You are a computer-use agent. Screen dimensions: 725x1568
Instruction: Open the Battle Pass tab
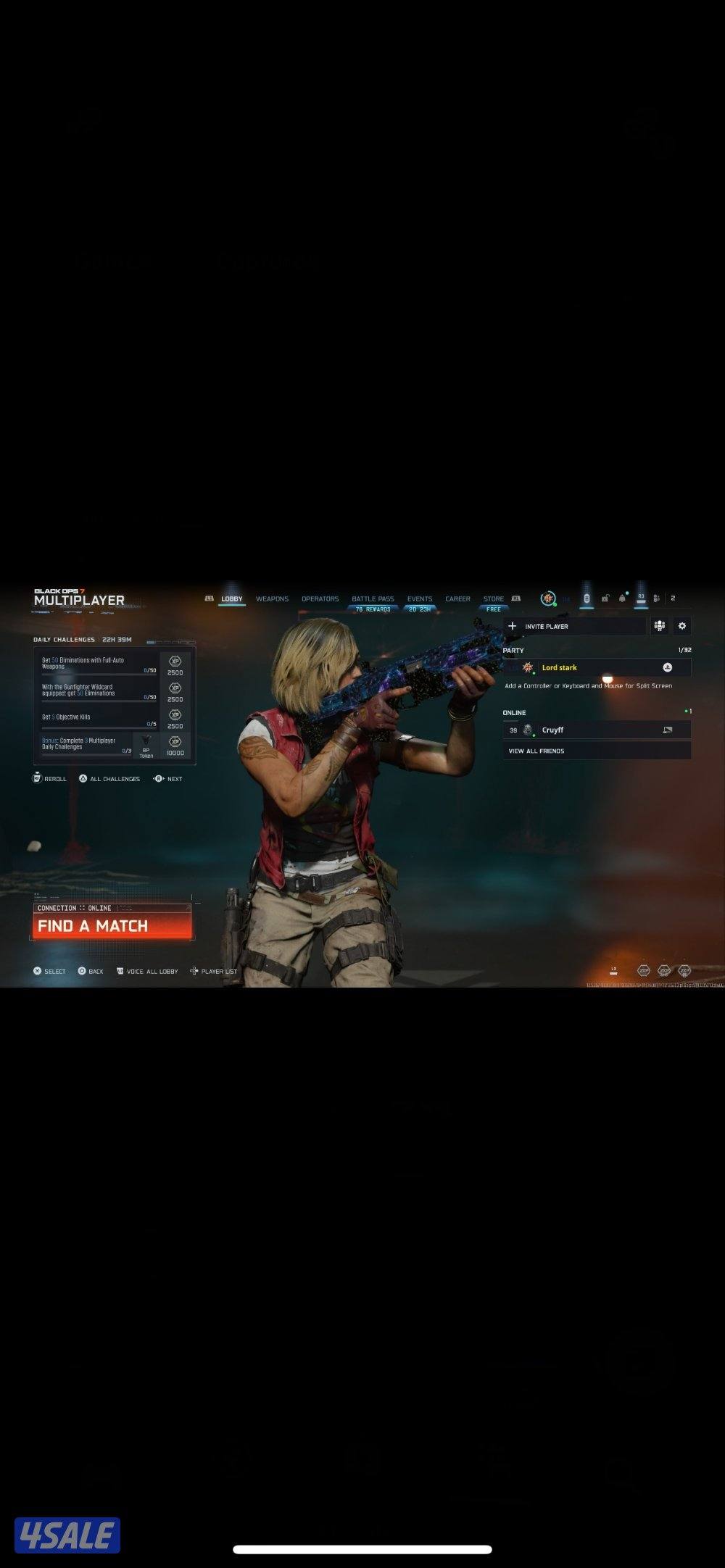click(373, 599)
